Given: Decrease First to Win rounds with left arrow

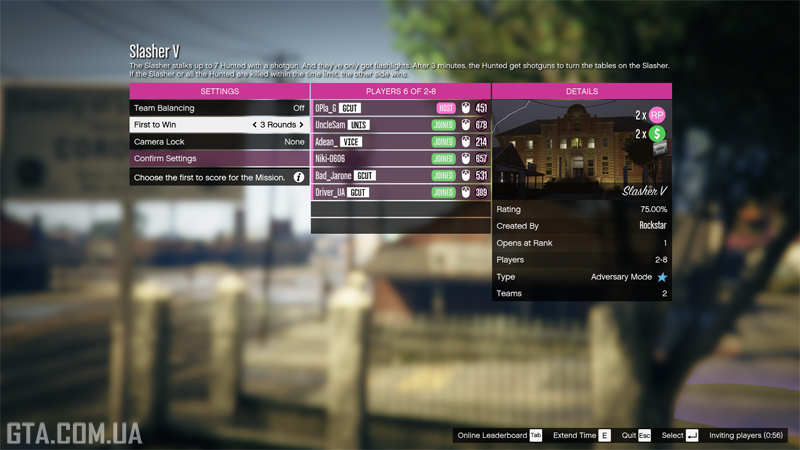Looking at the screenshot, I should point(254,125).
